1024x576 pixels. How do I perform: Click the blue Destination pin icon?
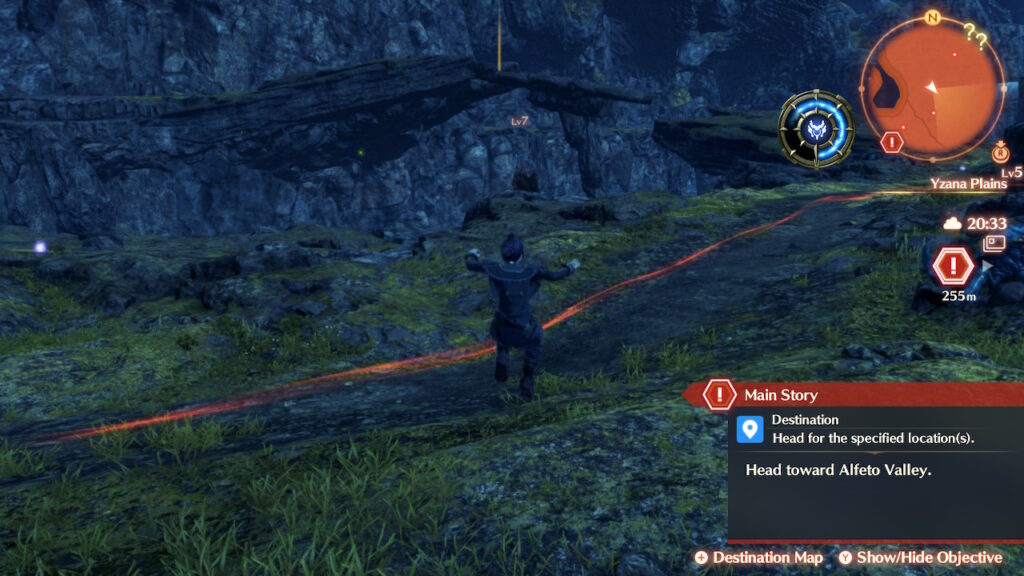749,429
